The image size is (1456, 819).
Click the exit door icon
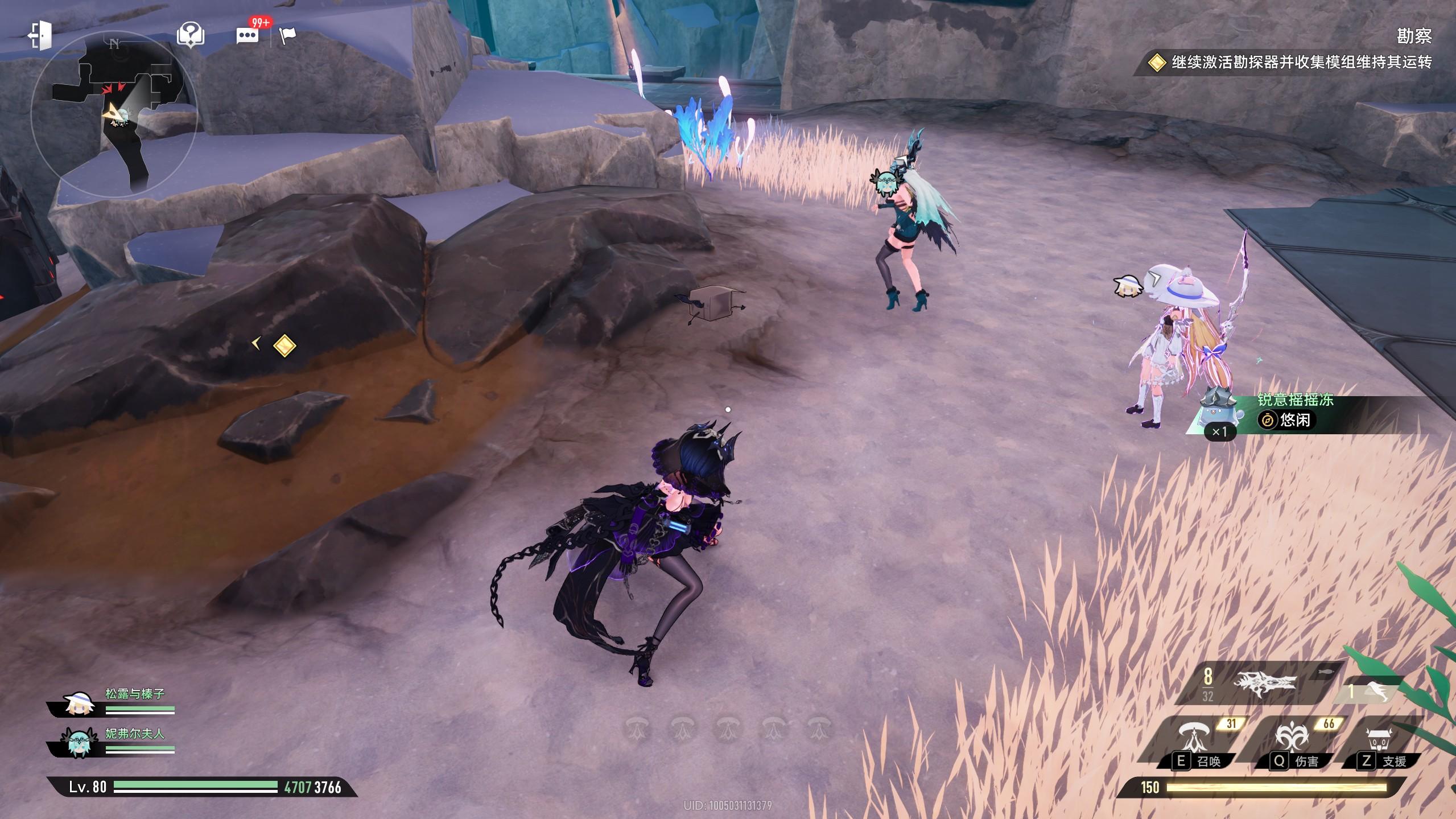40,35
